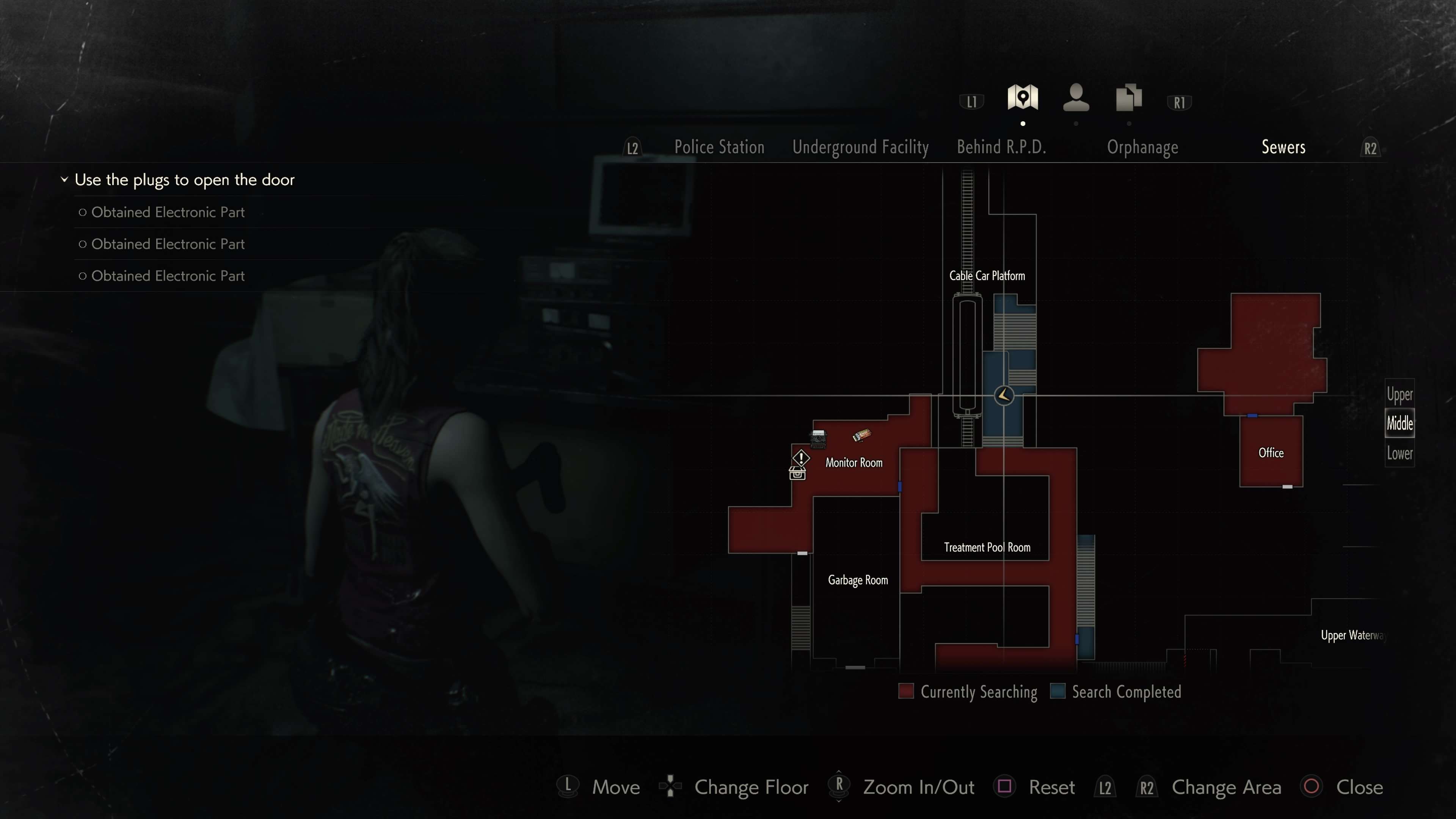
Task: Choose the Sewers area tab
Action: (x=1283, y=147)
